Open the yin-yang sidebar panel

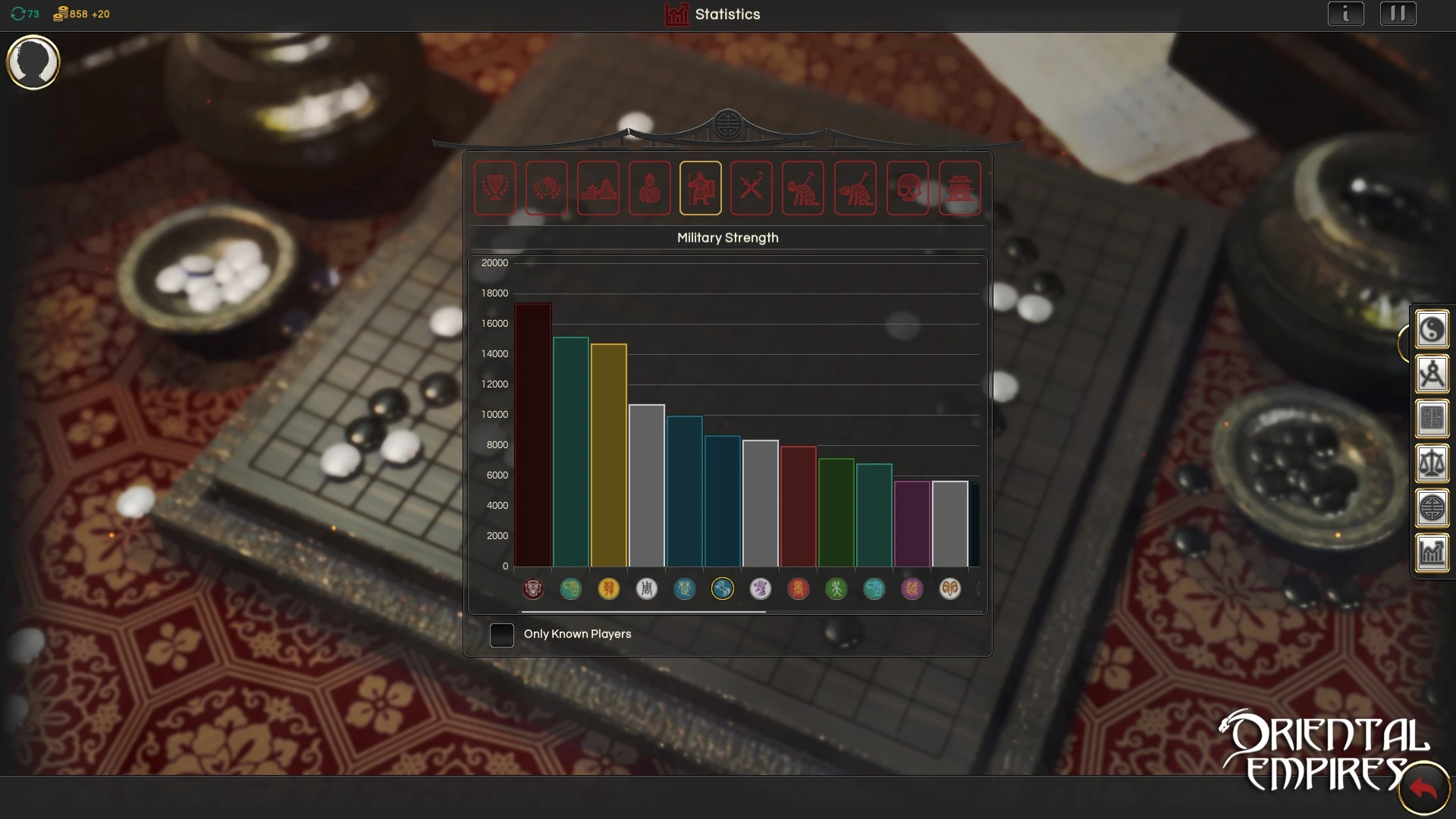[1432, 330]
